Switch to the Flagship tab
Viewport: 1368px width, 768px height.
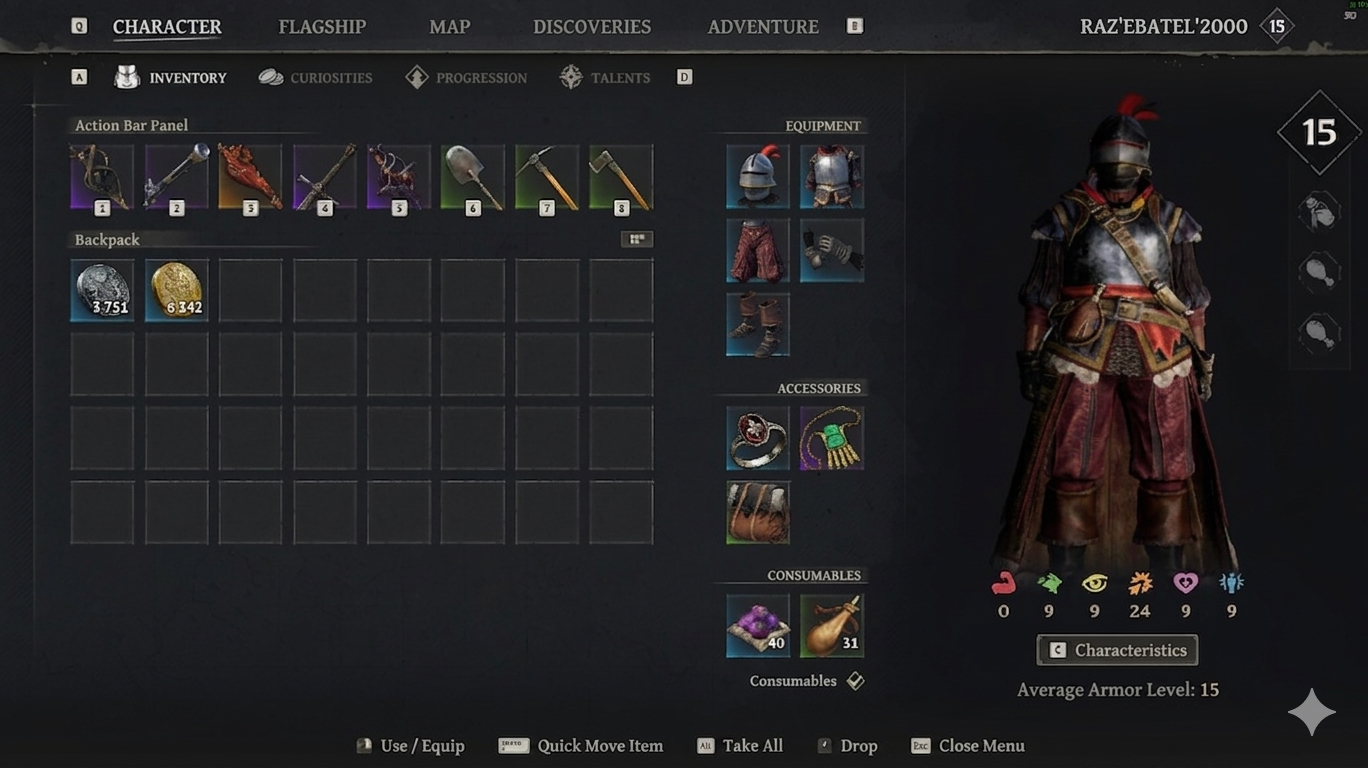click(322, 27)
